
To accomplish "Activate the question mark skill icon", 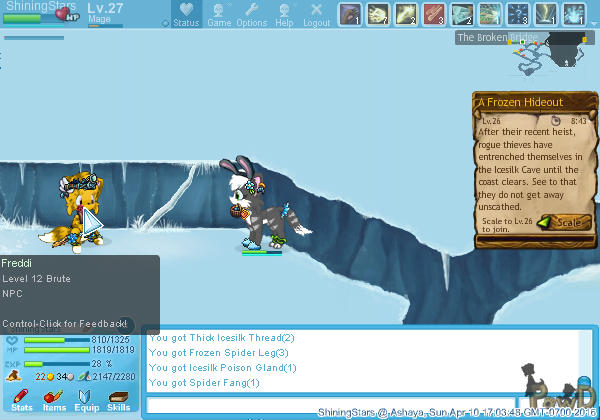I will point(518,14).
